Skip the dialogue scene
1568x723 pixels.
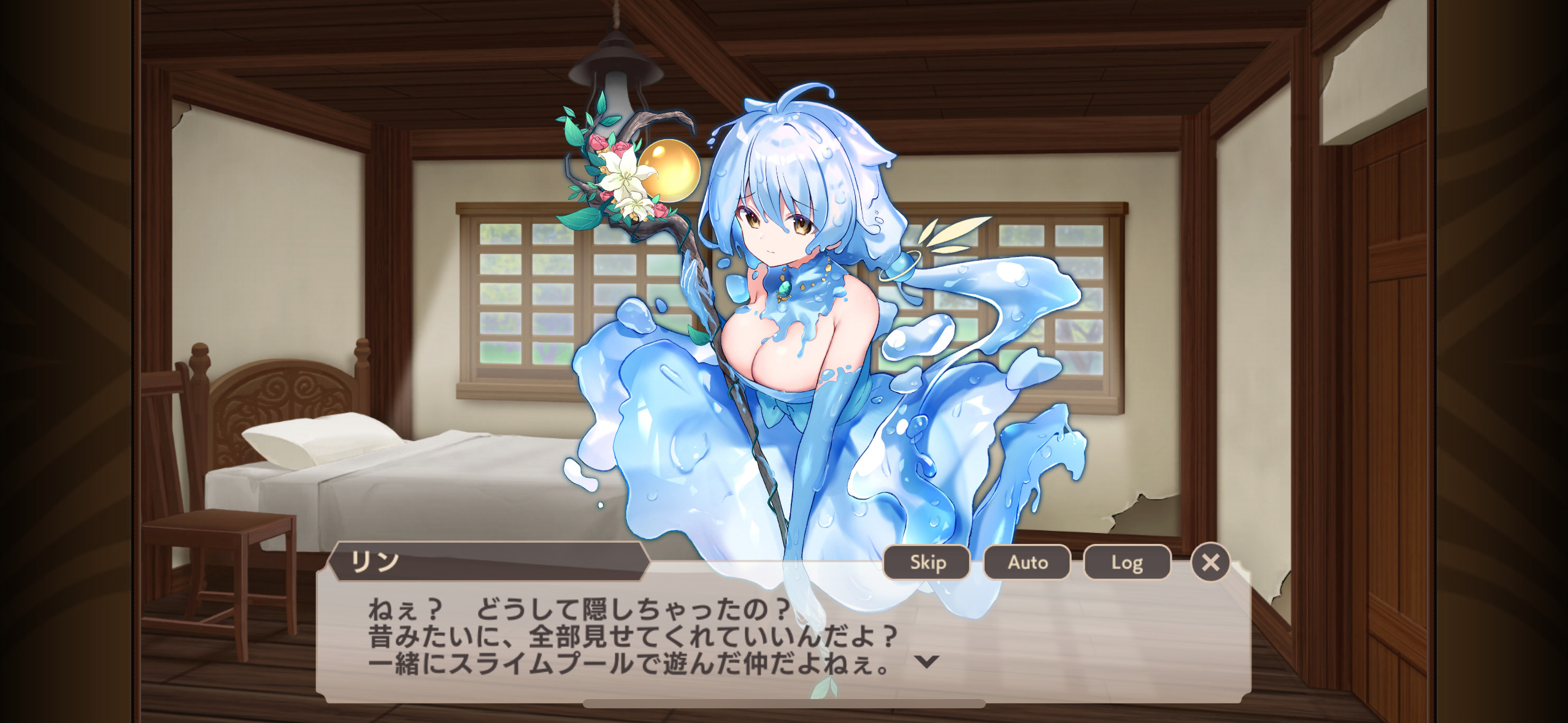click(927, 562)
